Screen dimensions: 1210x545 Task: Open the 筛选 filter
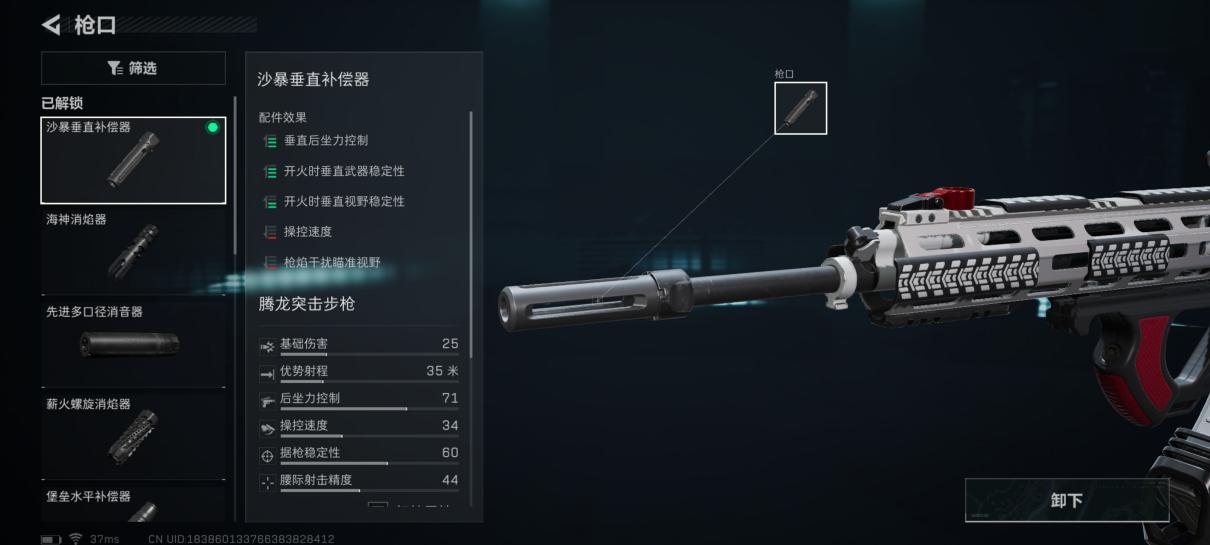coord(133,68)
